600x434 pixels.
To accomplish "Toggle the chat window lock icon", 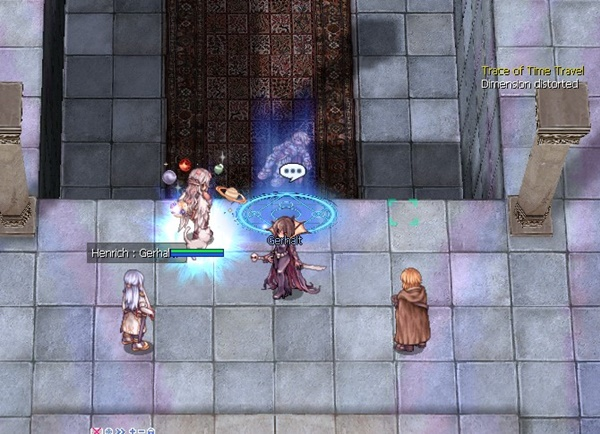I will click(x=150, y=430).
